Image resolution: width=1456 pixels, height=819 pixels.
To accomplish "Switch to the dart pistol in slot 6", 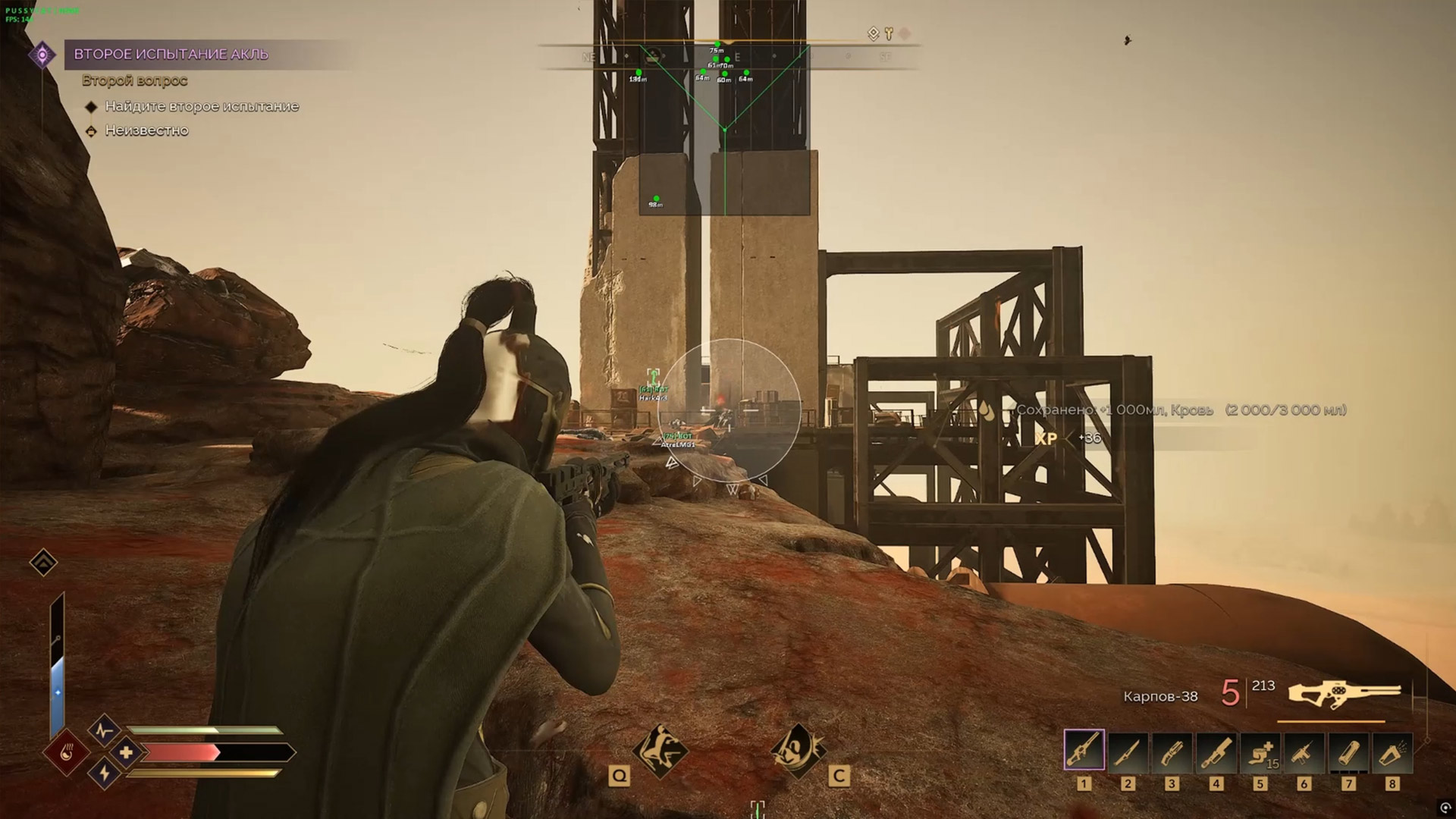I will pos(1304,750).
